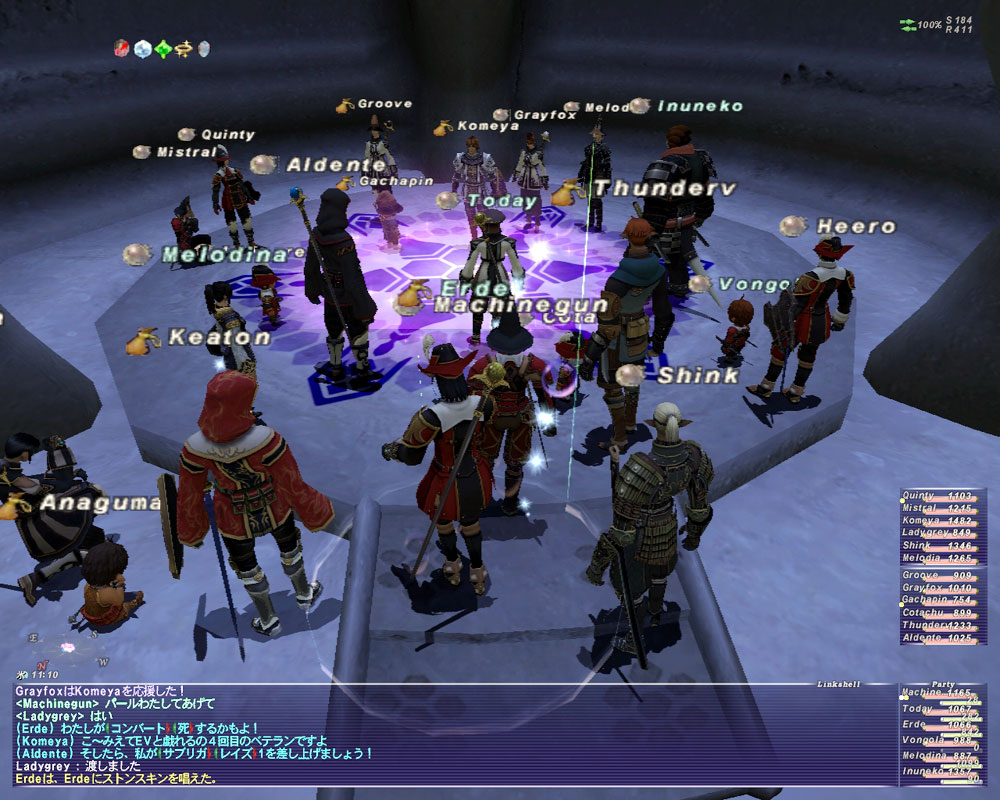Select the red status effect icon
Screen dimensions: 1000x800
tap(120, 48)
